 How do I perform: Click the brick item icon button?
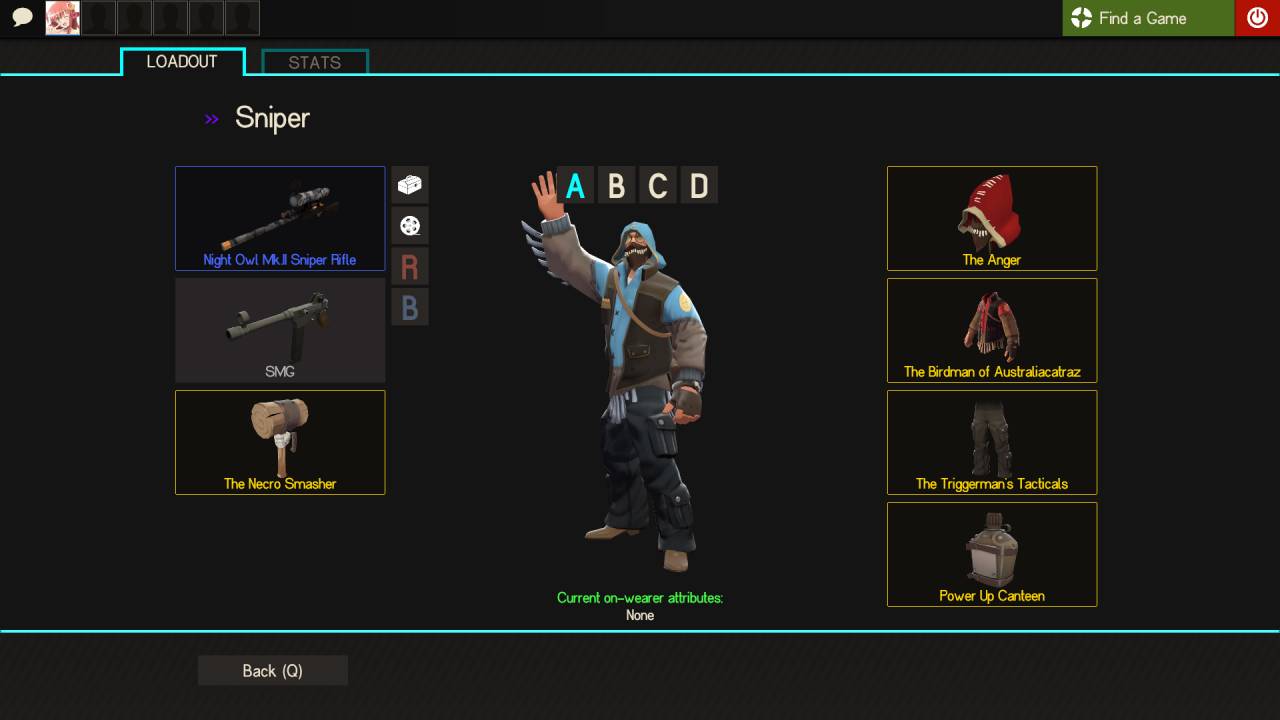pyautogui.click(x=410, y=185)
